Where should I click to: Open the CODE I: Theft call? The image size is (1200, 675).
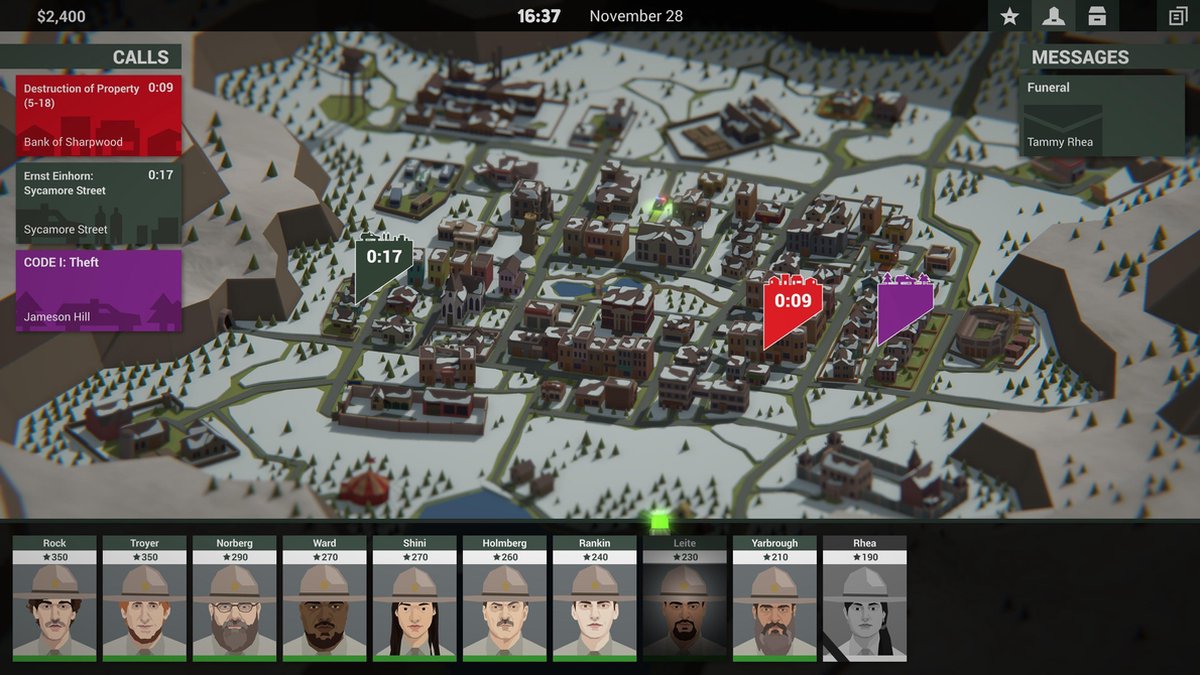tap(98, 290)
